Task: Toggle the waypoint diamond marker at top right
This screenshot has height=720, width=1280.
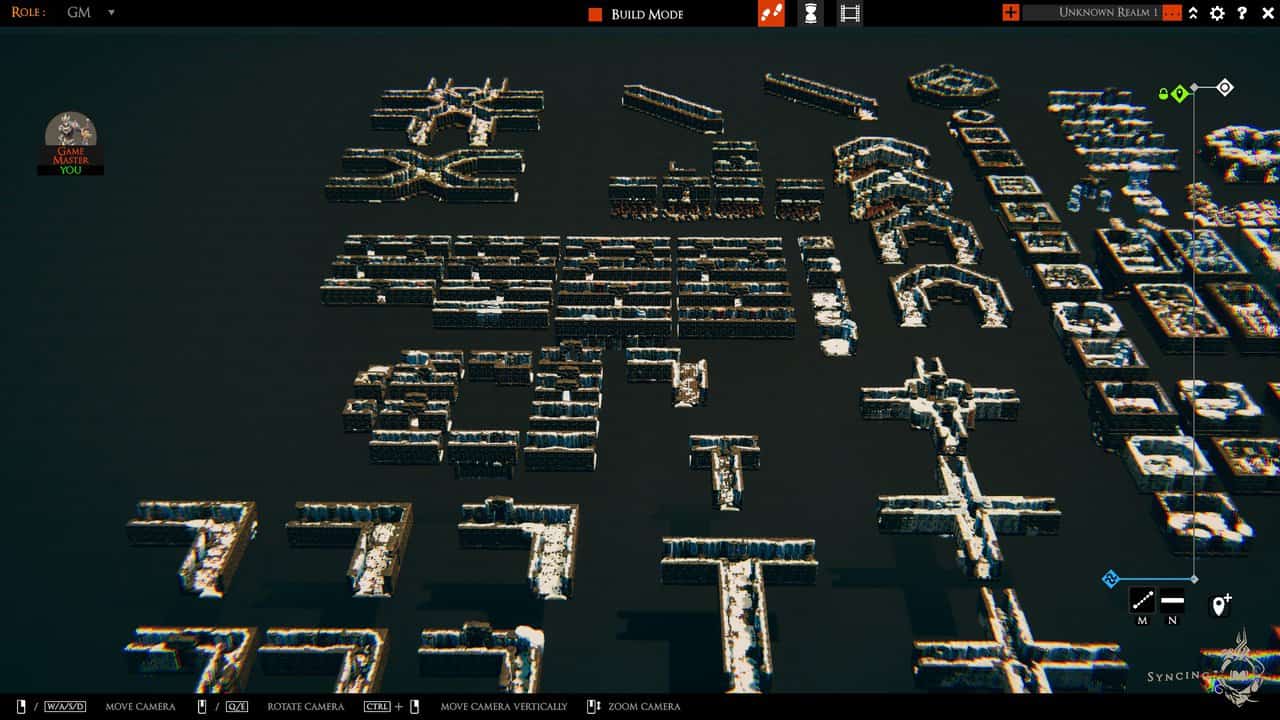Action: [x=1225, y=86]
